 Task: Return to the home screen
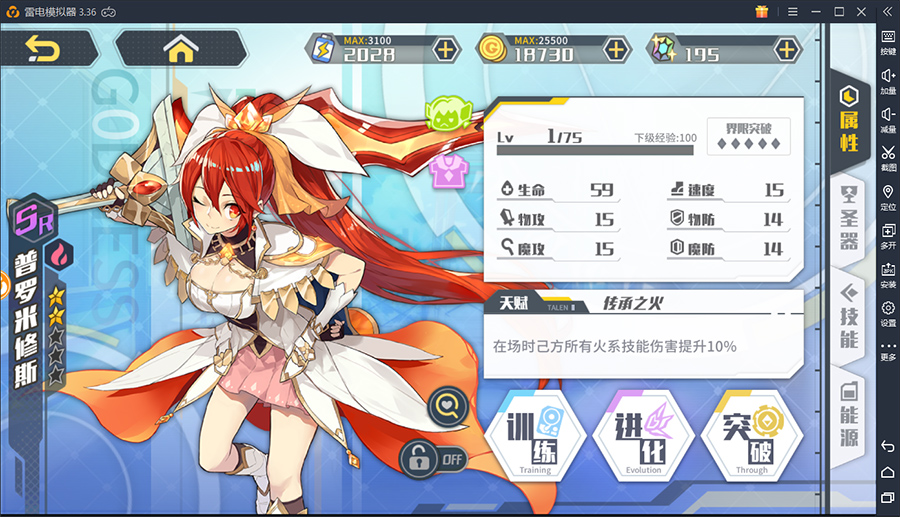point(181,48)
